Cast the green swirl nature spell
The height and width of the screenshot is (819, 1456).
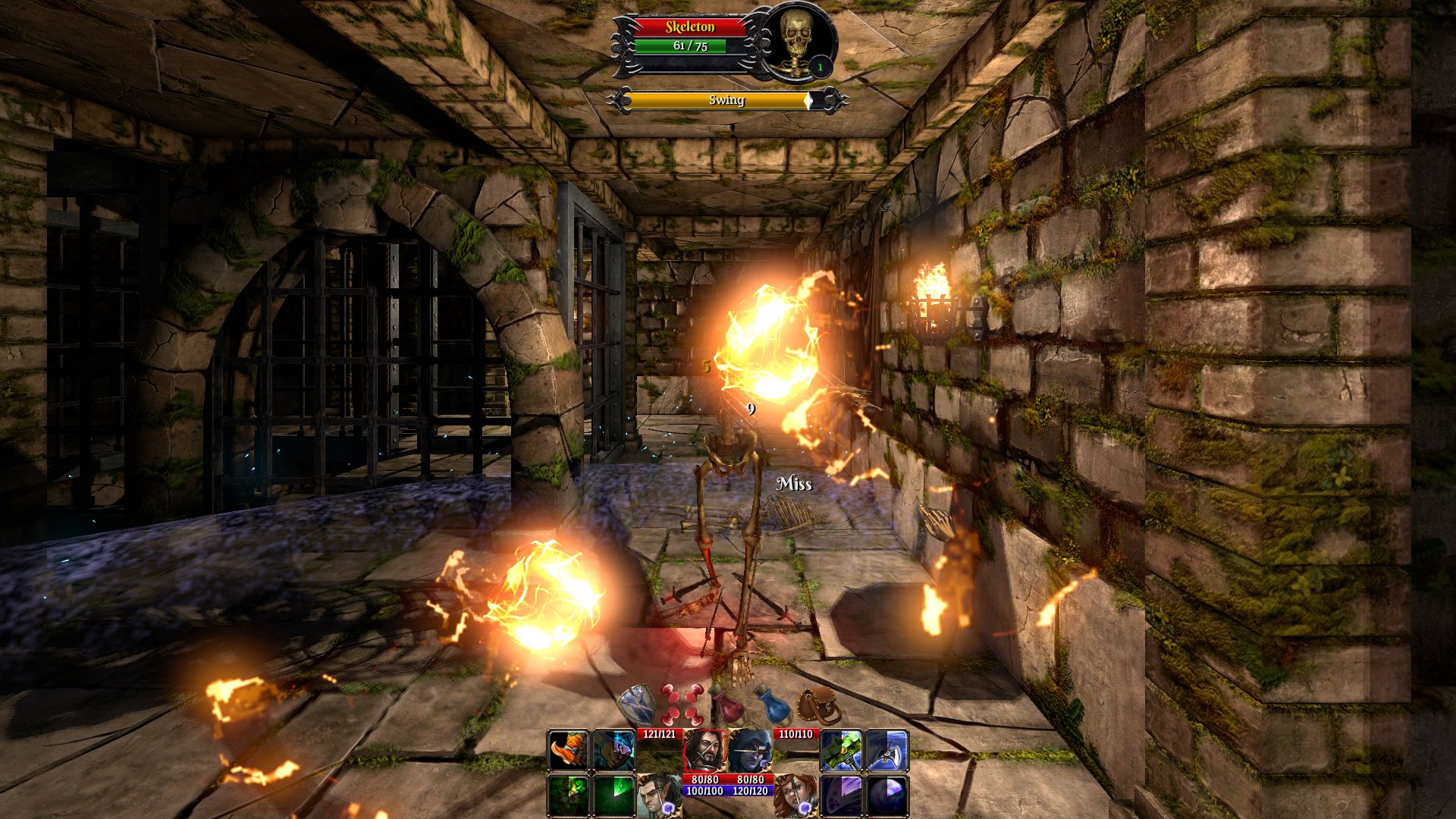[568, 795]
